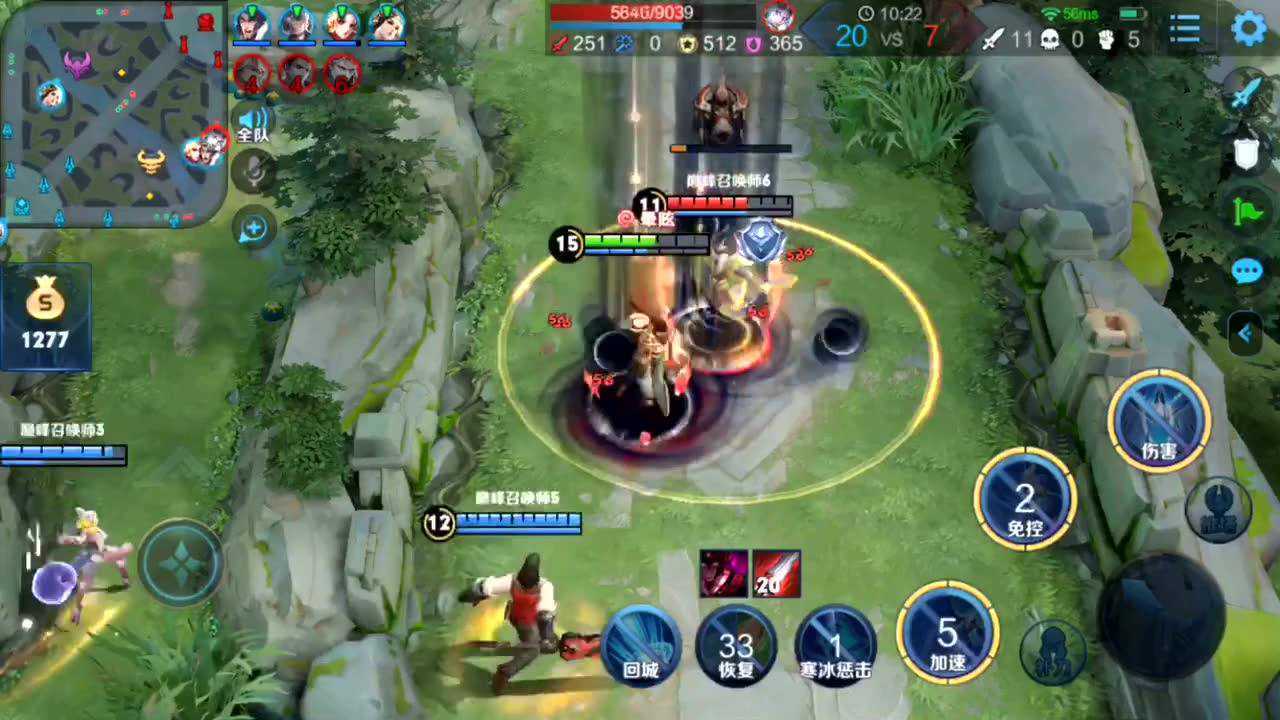Viewport: 1280px width, 720px height.
Task: Activate the 伤害 ultimate skill
Action: 1159,421
